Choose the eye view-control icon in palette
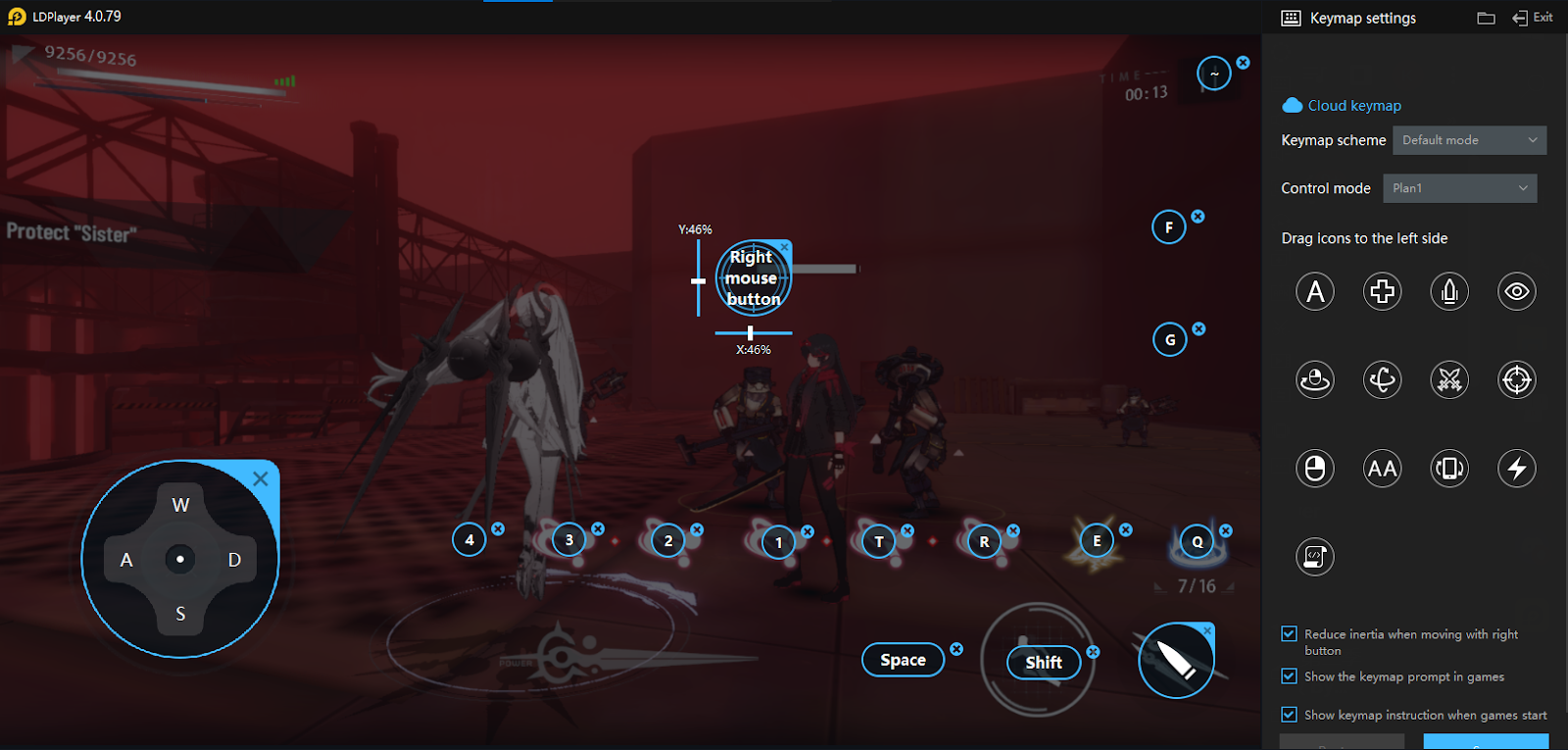 1516,291
